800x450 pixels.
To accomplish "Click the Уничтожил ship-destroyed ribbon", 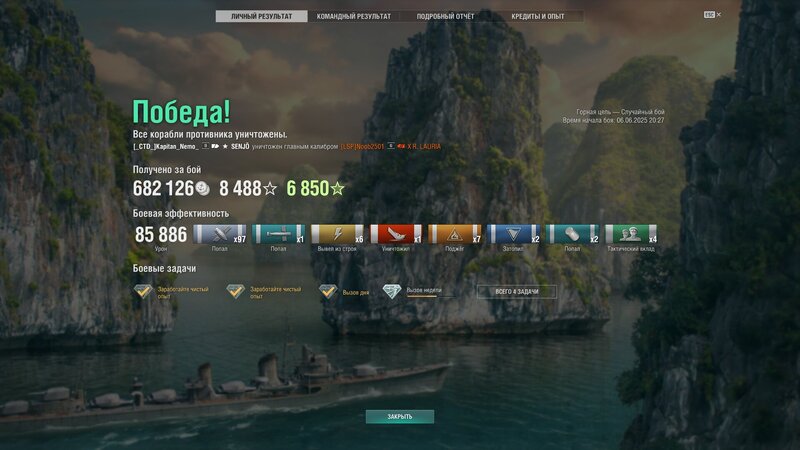I will [x=396, y=234].
